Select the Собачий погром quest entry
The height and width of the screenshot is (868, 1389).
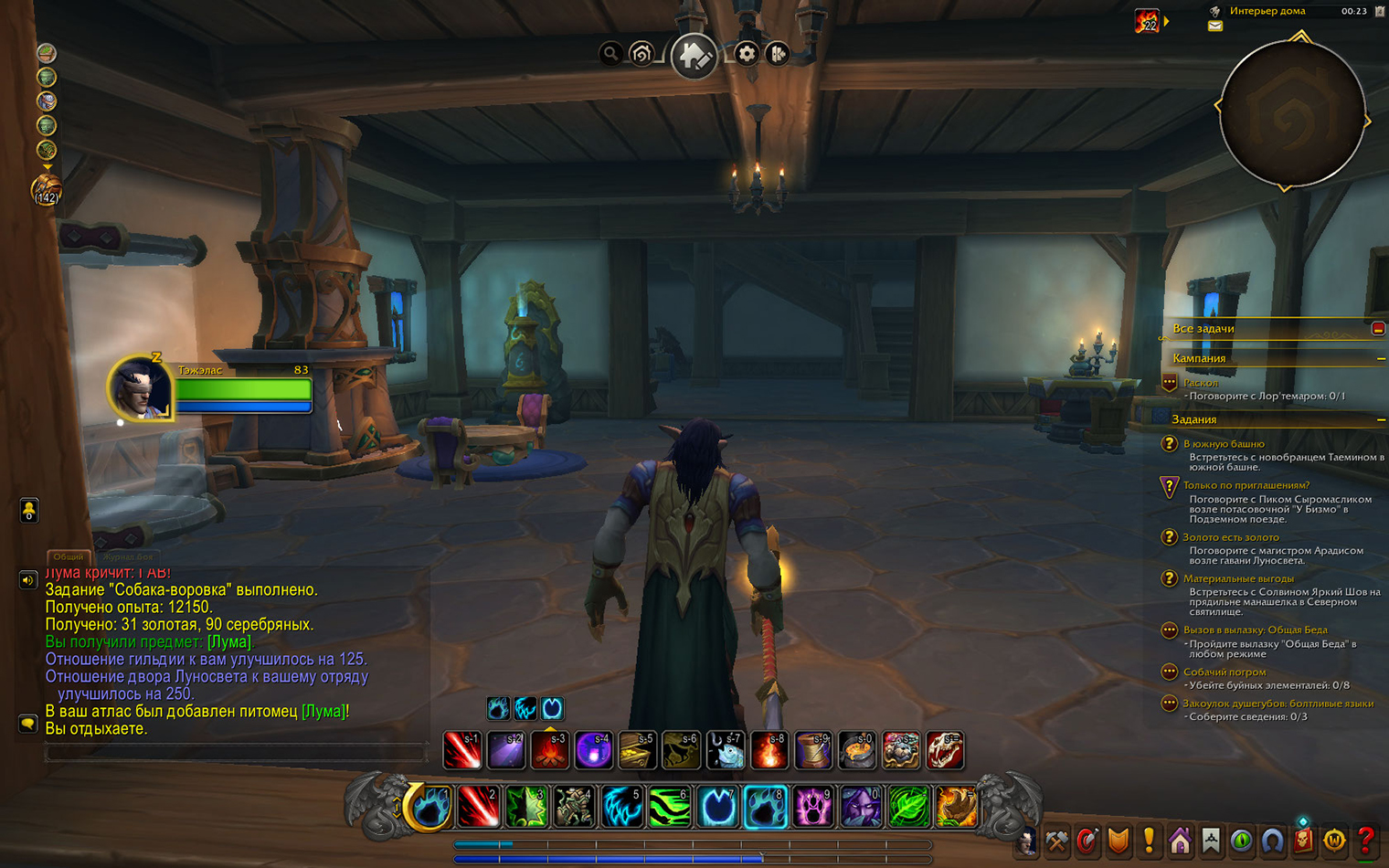coord(1224,672)
